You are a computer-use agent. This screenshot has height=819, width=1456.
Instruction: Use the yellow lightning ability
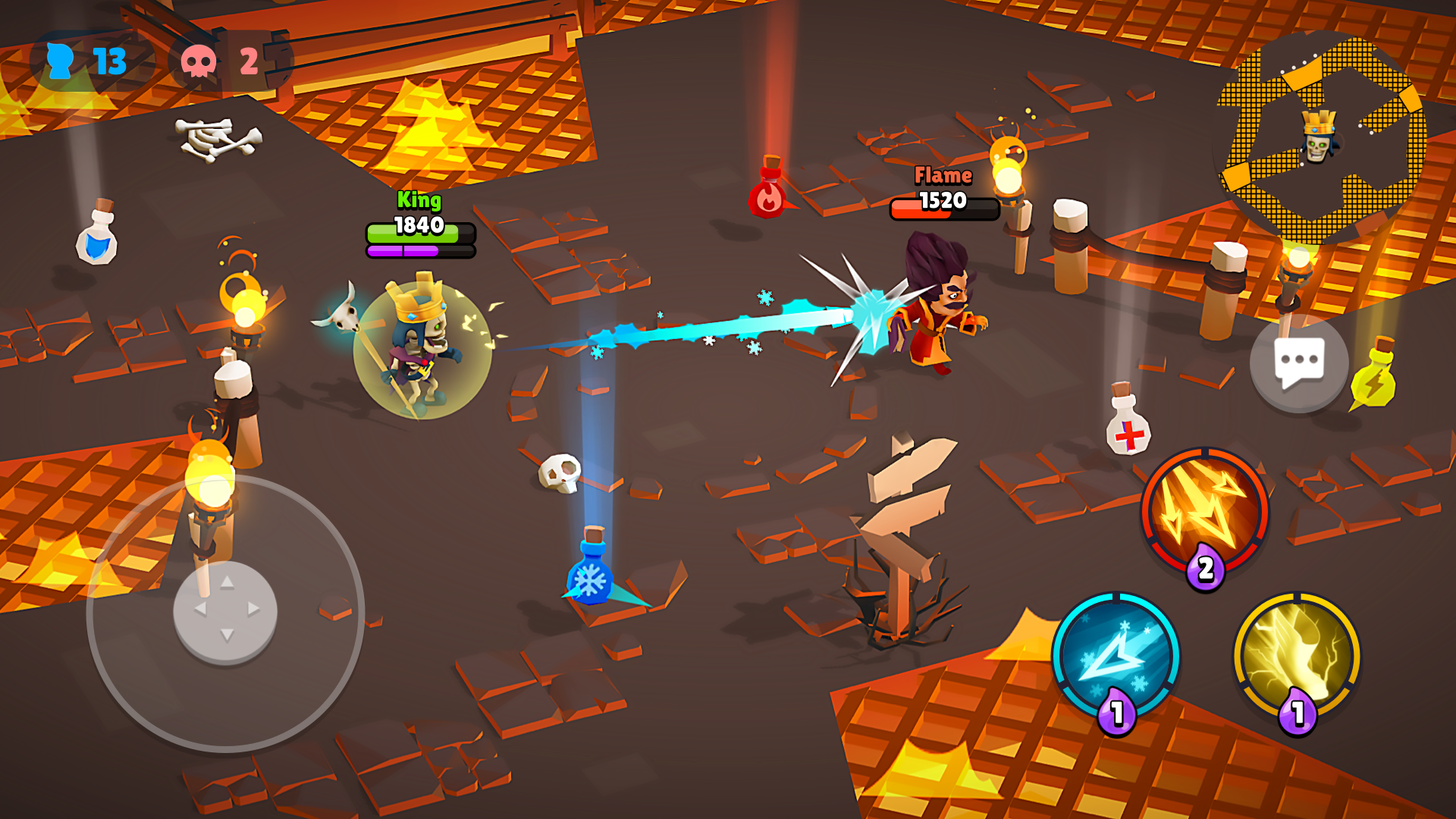[x=1297, y=655]
